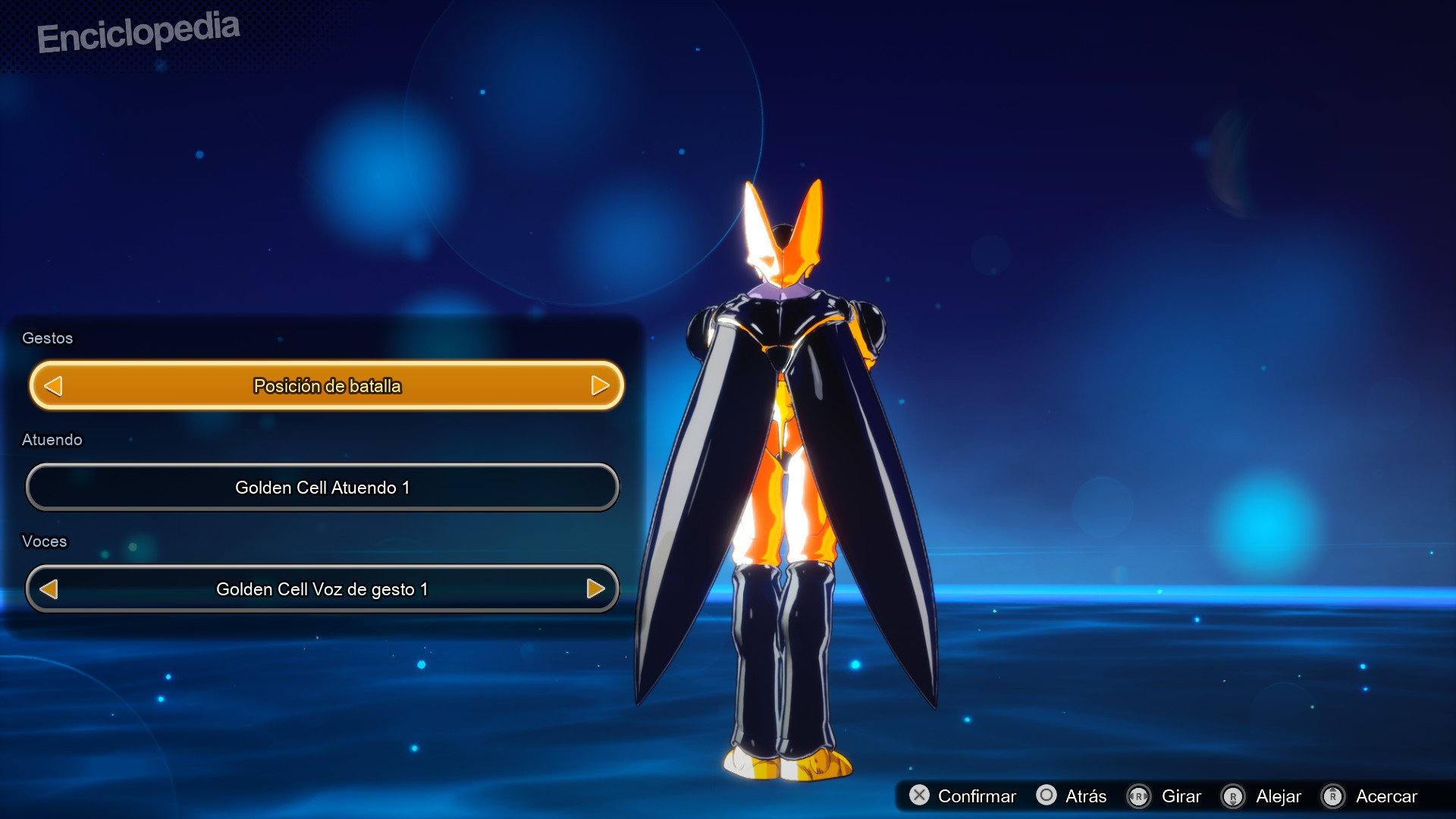This screenshot has width=1456, height=819.
Task: Advance to next voice with right arrow
Action: [x=595, y=588]
